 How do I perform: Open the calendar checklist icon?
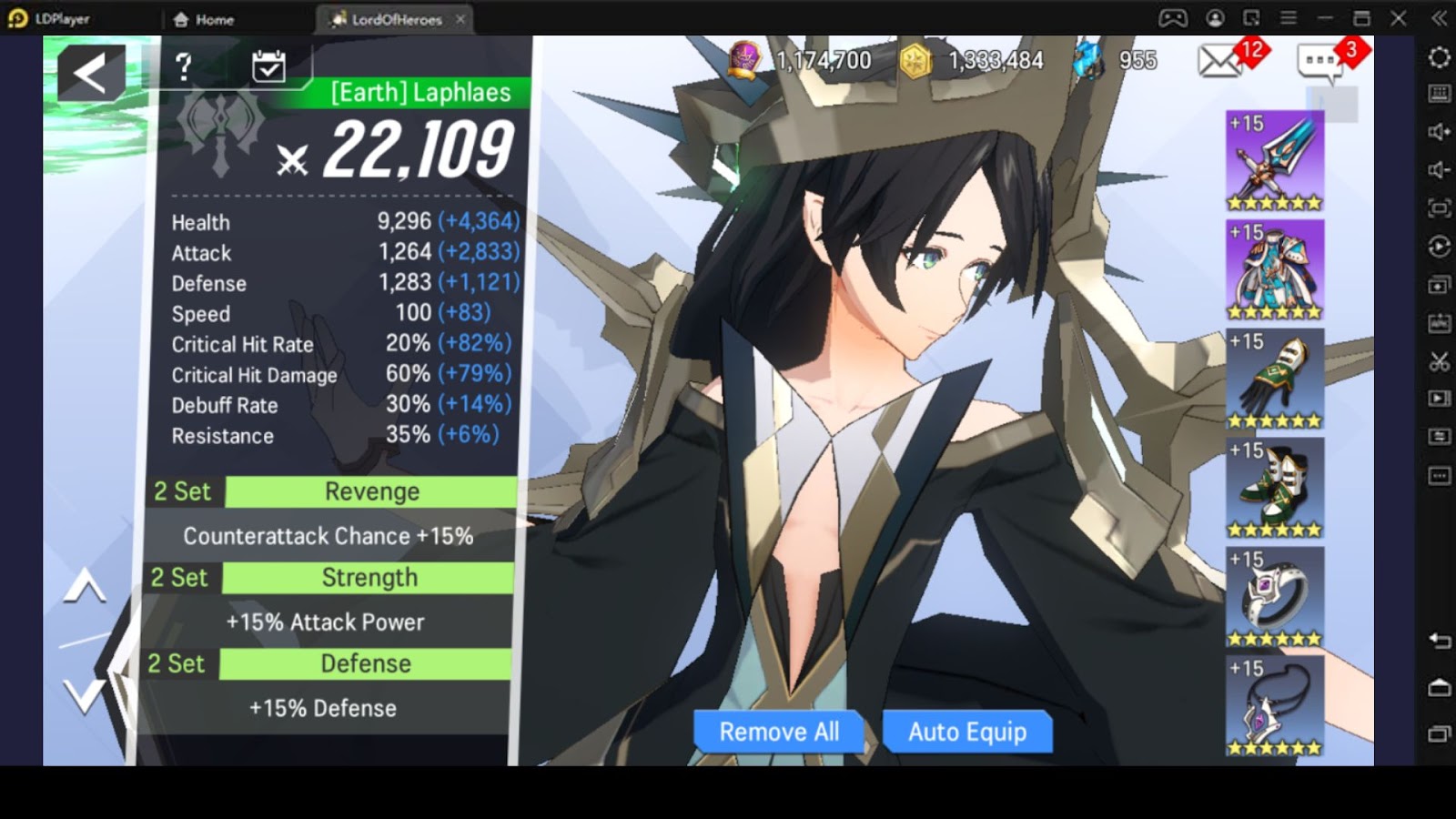click(x=268, y=66)
